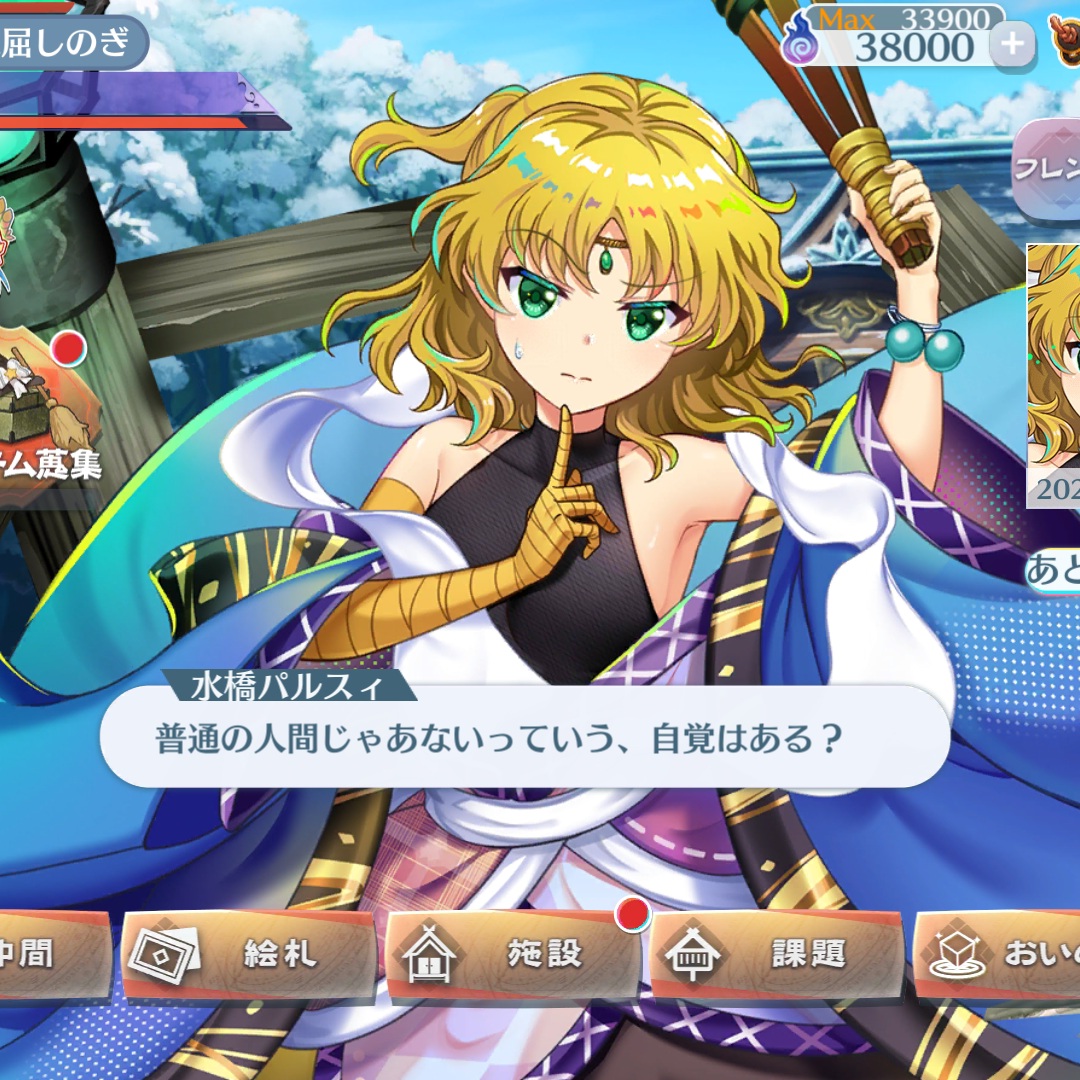Open the おいのり prayer menu

tap(1000, 954)
